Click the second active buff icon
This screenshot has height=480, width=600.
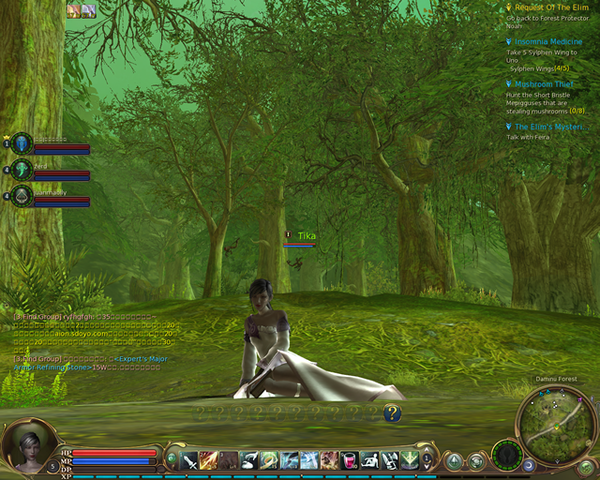click(x=88, y=10)
